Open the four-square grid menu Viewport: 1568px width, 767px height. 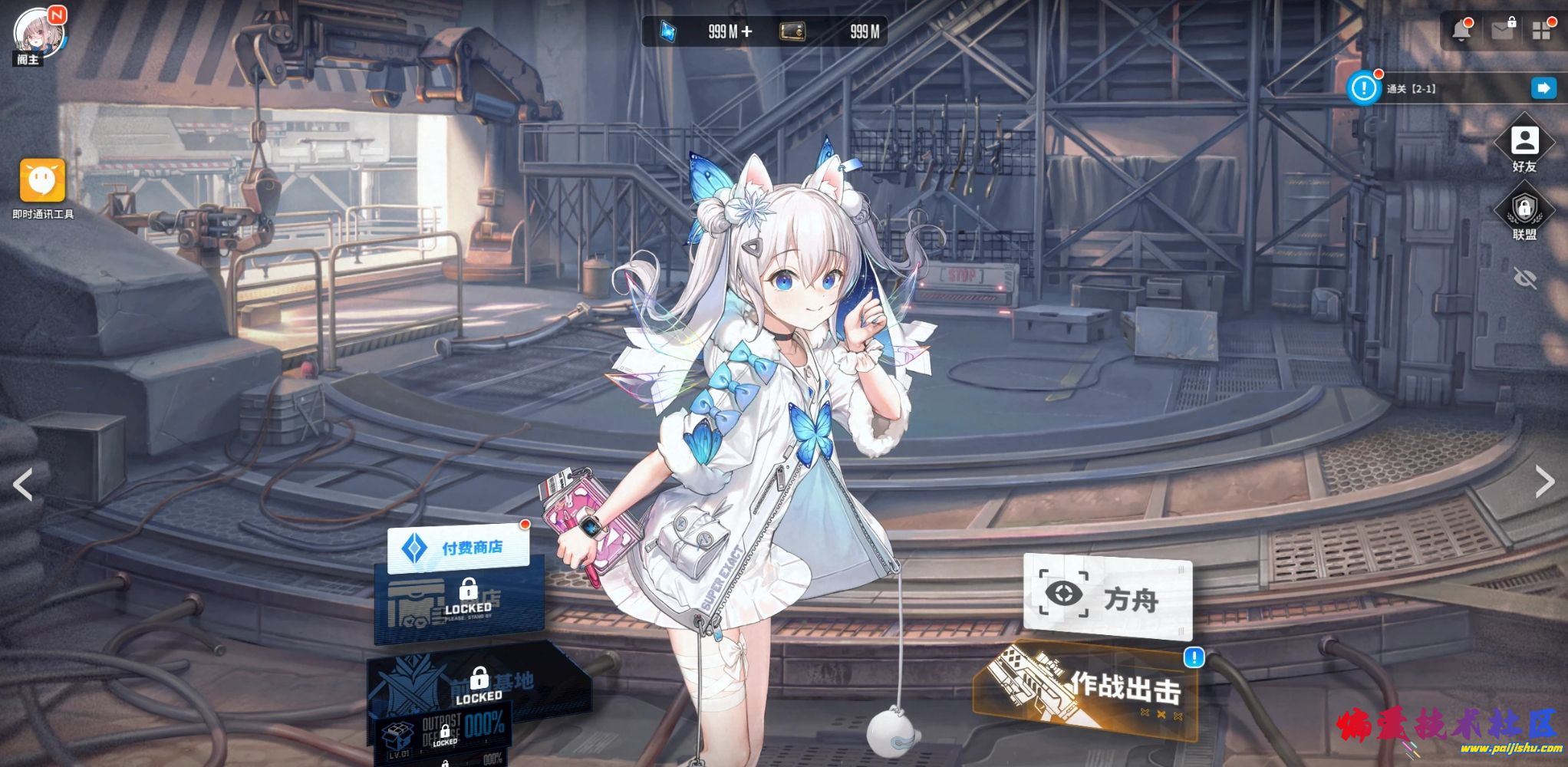coord(1541,31)
